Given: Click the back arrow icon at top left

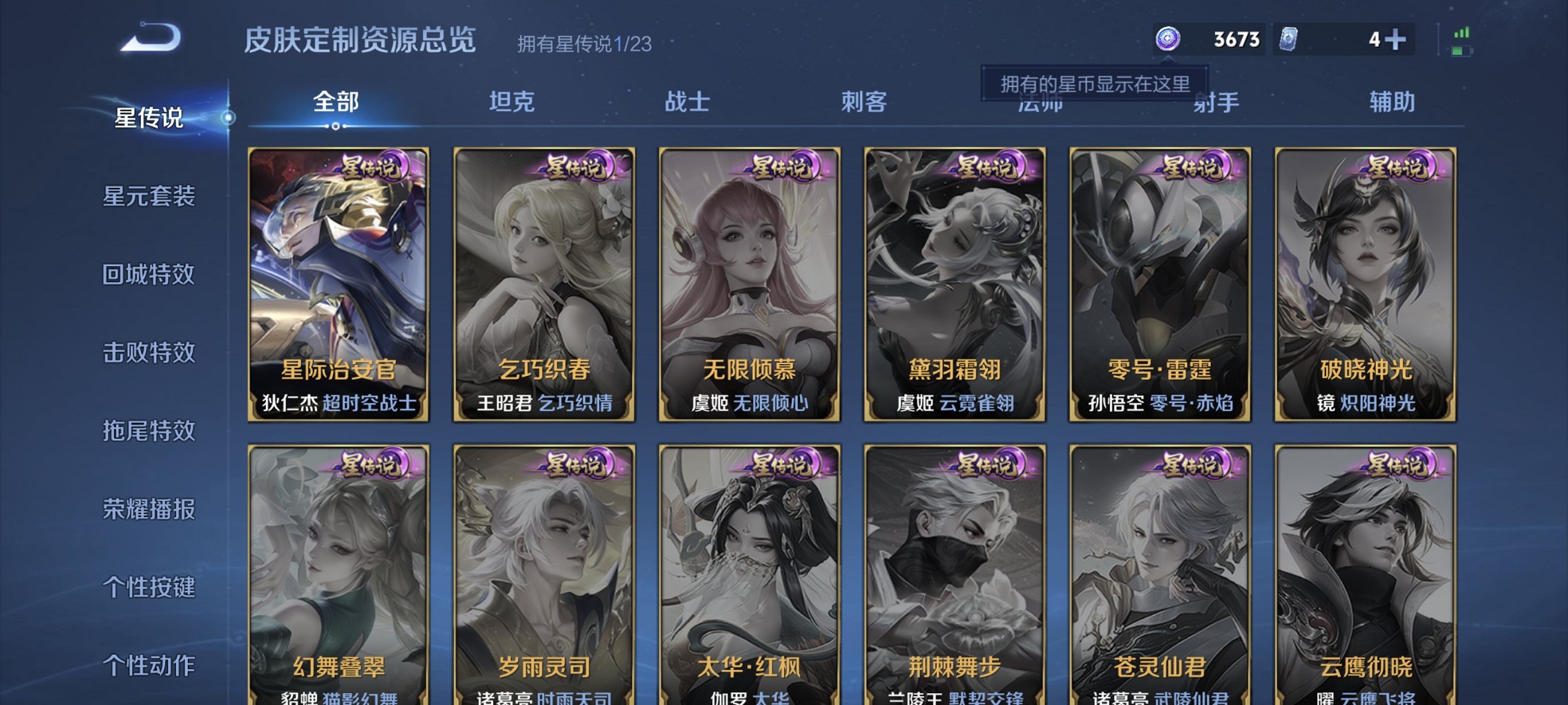Looking at the screenshot, I should [149, 38].
